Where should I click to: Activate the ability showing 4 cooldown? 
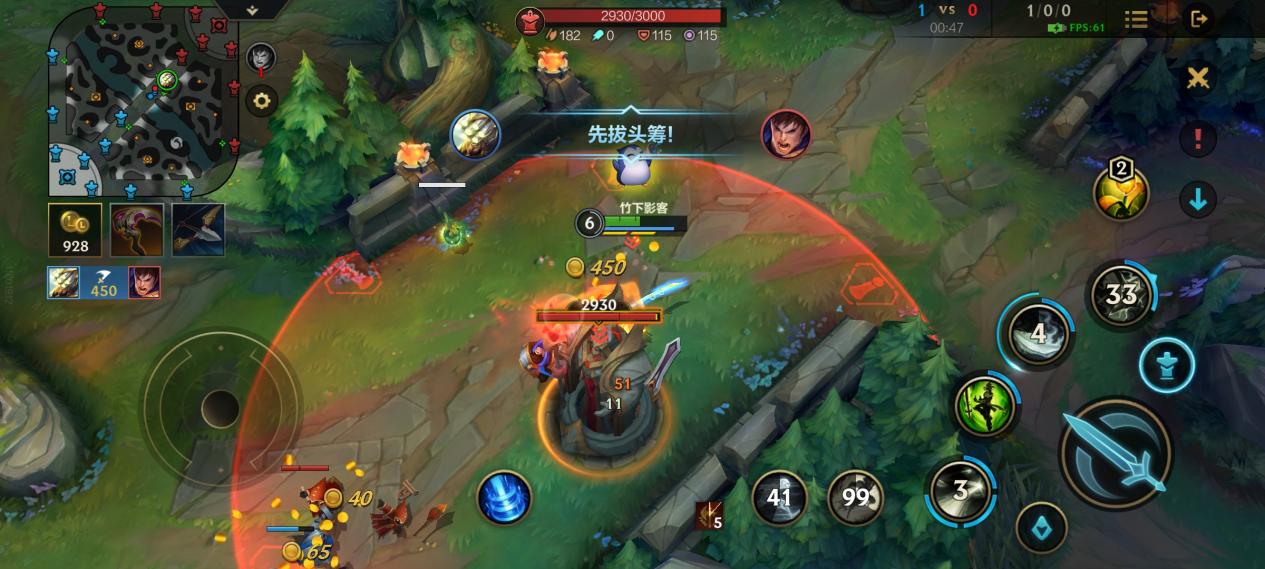[x=1039, y=333]
